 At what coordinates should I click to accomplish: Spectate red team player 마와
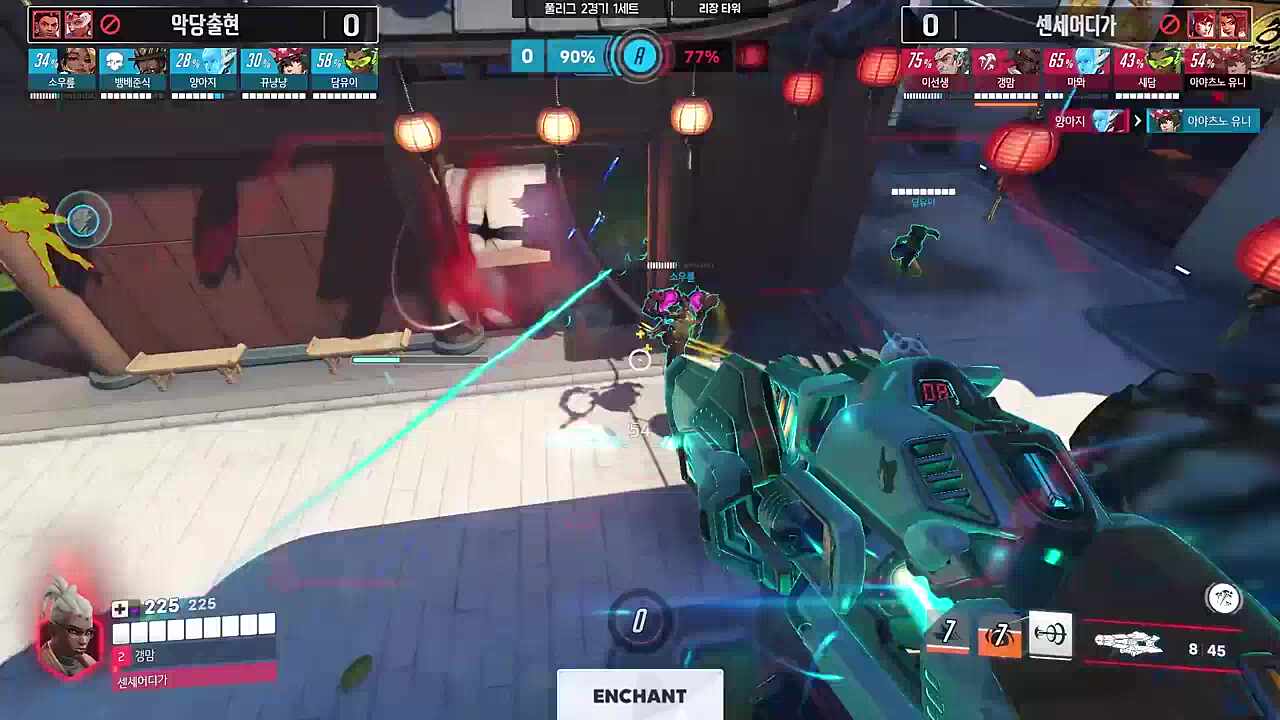pyautogui.click(x=1076, y=70)
